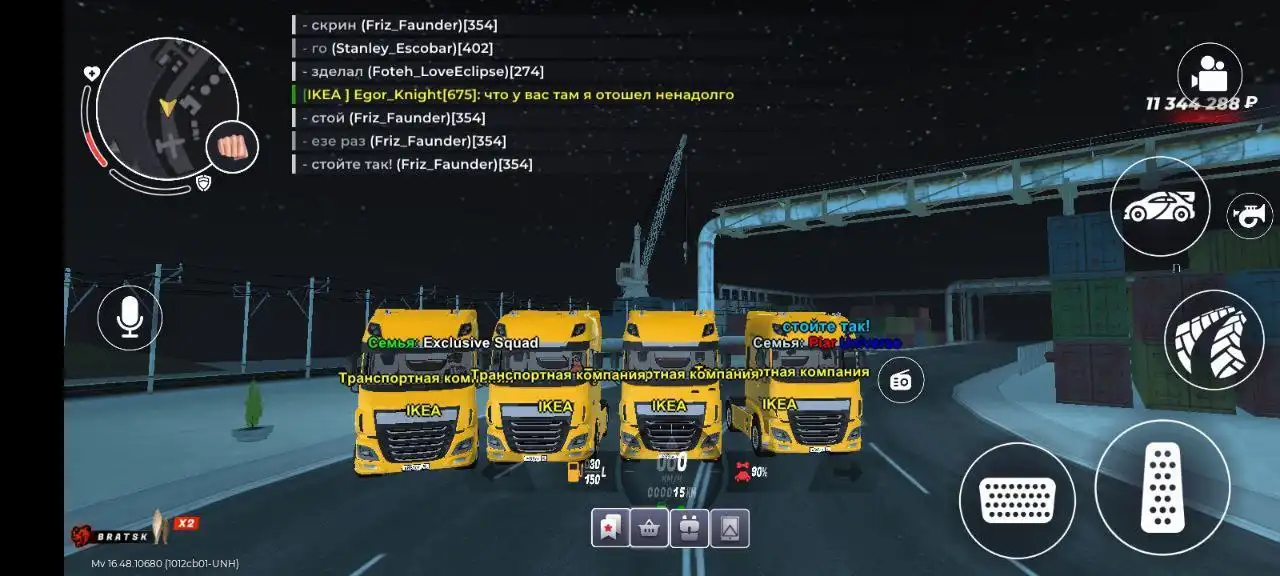Open the red star bookmark menu

(x=610, y=528)
